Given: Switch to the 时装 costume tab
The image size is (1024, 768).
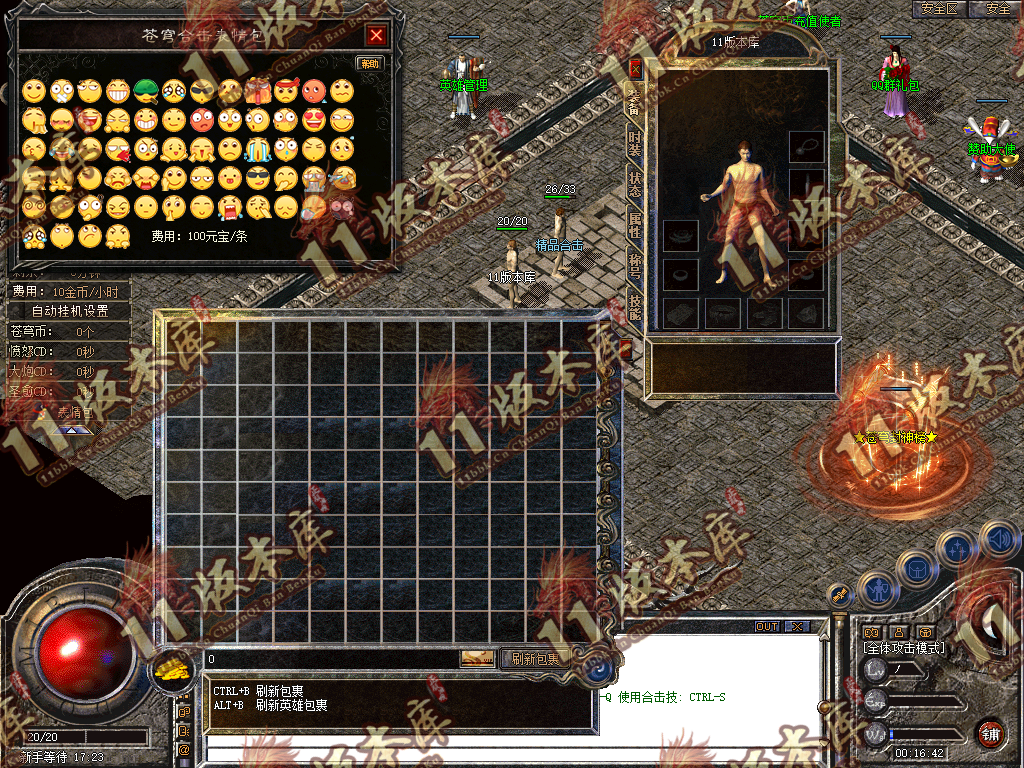Looking at the screenshot, I should (635, 142).
